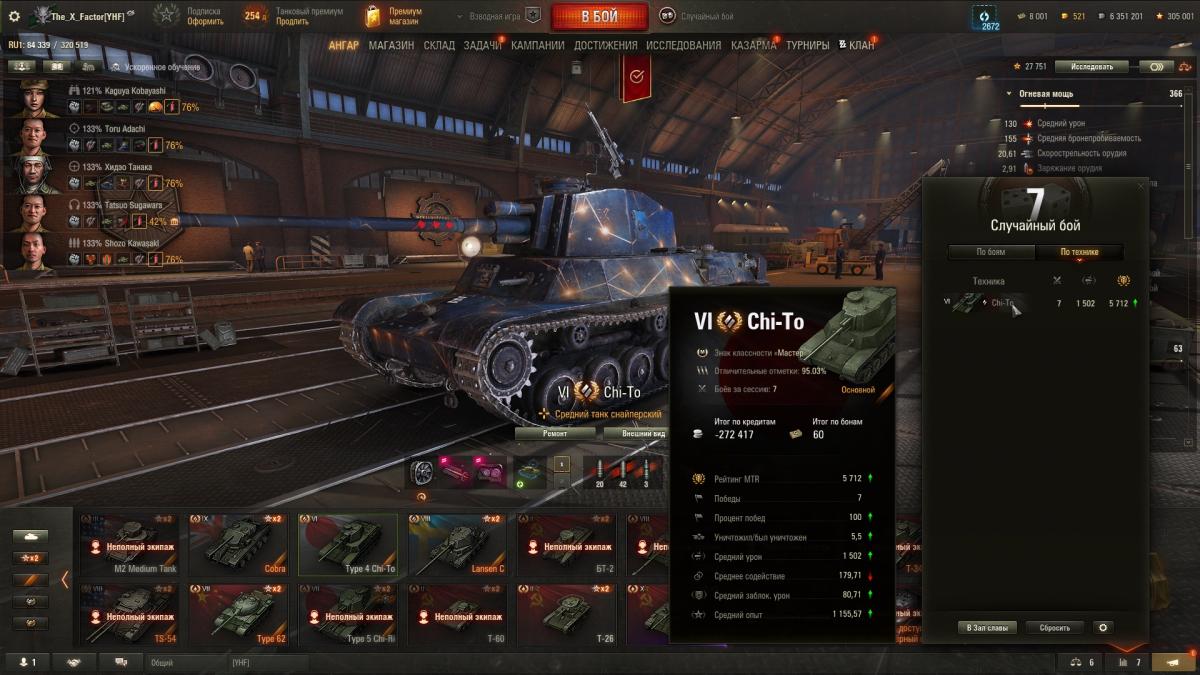
Task: Open the КАЗАРМА barracks menu
Action: (753, 45)
